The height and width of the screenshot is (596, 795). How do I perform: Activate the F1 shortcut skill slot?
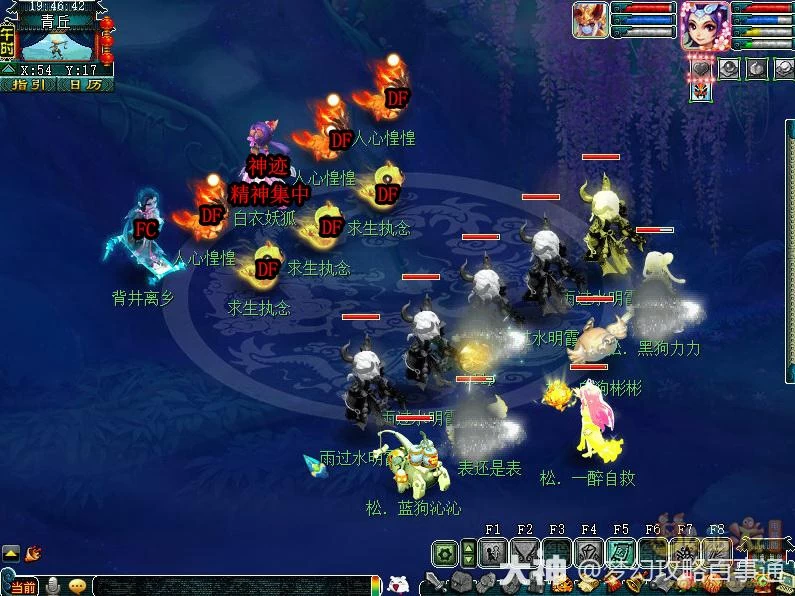coord(492,553)
